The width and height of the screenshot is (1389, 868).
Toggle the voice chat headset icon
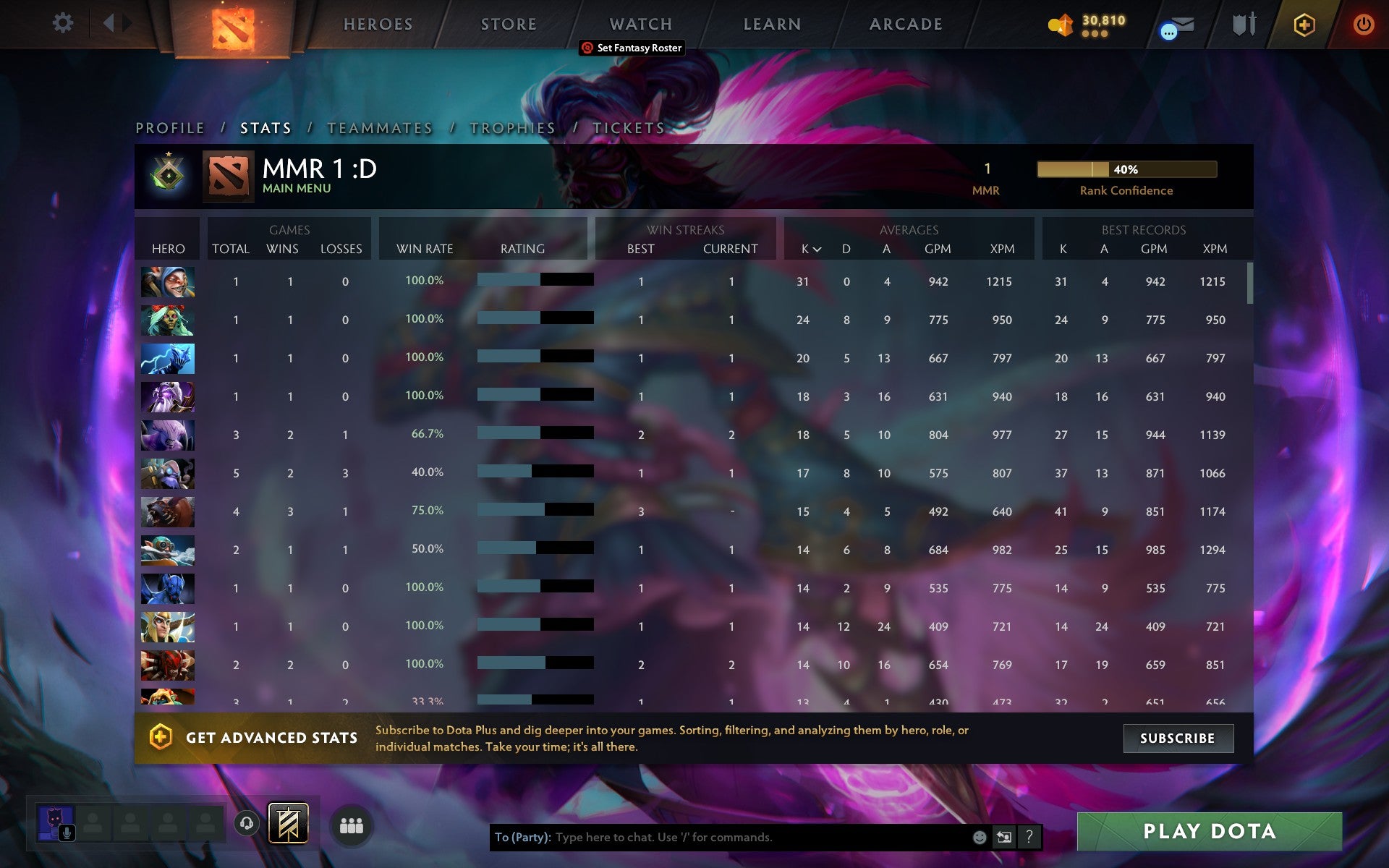247,823
